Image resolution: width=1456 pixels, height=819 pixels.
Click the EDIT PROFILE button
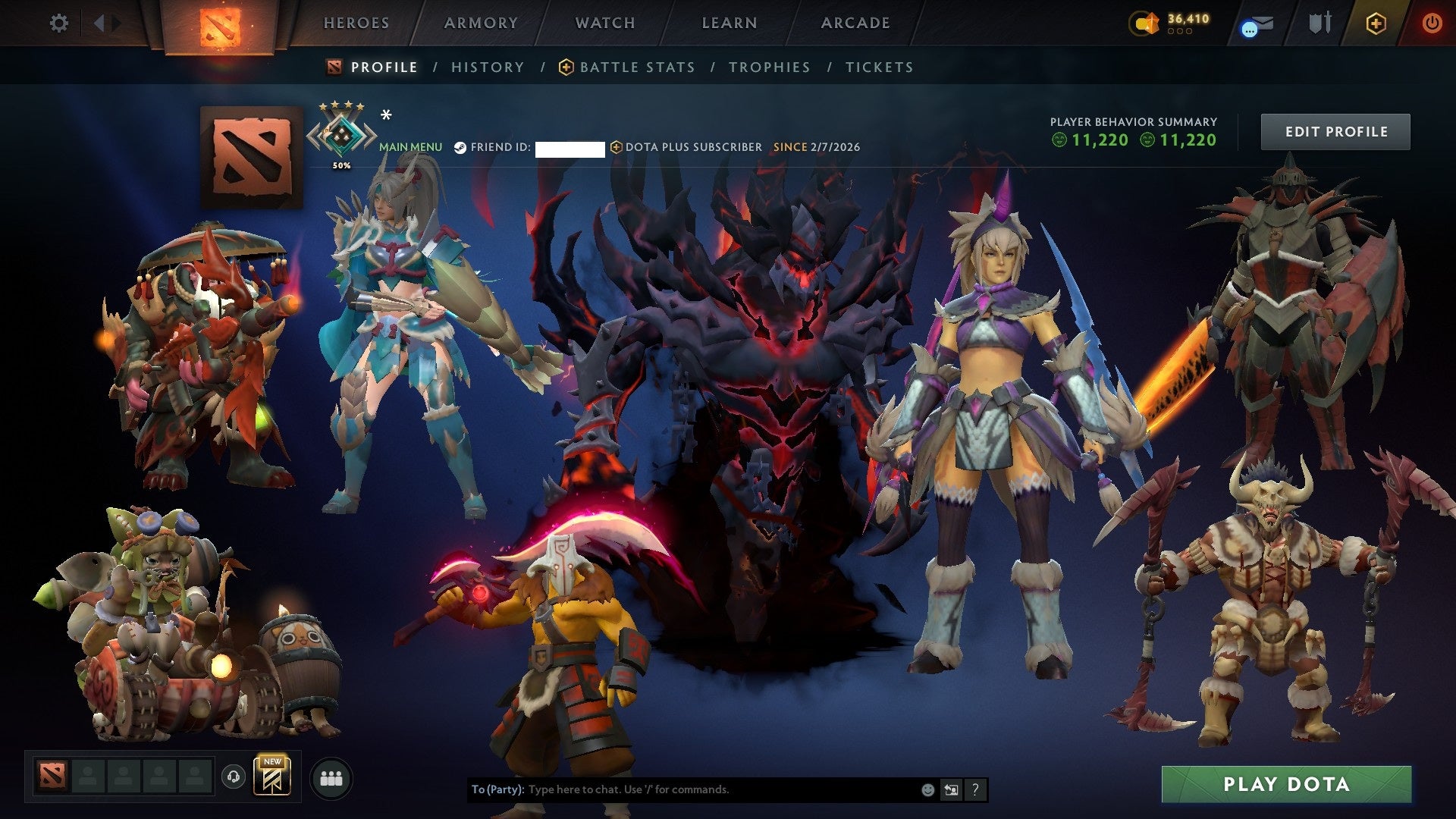click(x=1335, y=130)
